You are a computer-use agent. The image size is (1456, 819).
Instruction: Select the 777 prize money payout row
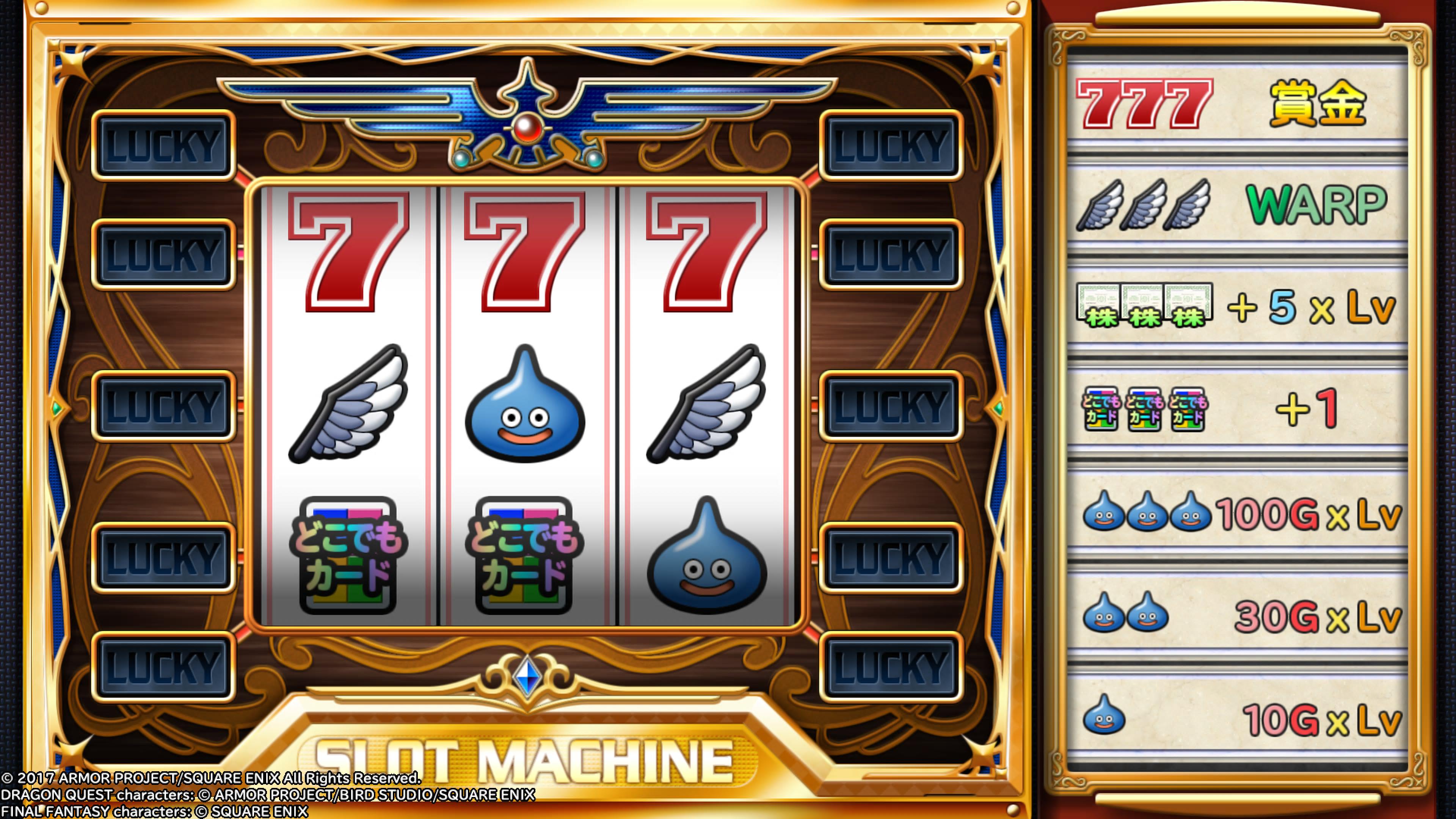pos(1237,104)
